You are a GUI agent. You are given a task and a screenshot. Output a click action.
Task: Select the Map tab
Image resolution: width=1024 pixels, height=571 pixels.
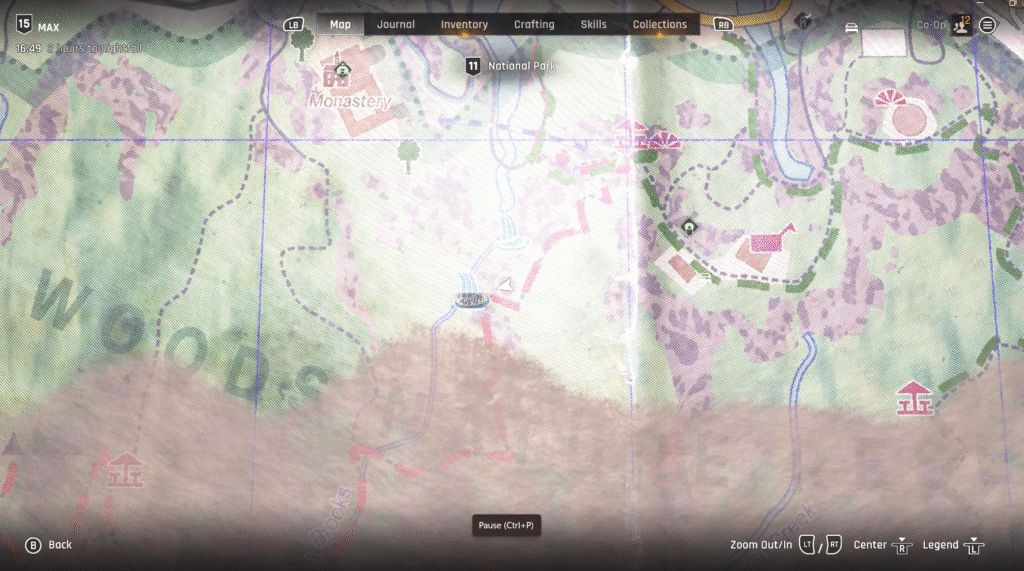(x=341, y=24)
